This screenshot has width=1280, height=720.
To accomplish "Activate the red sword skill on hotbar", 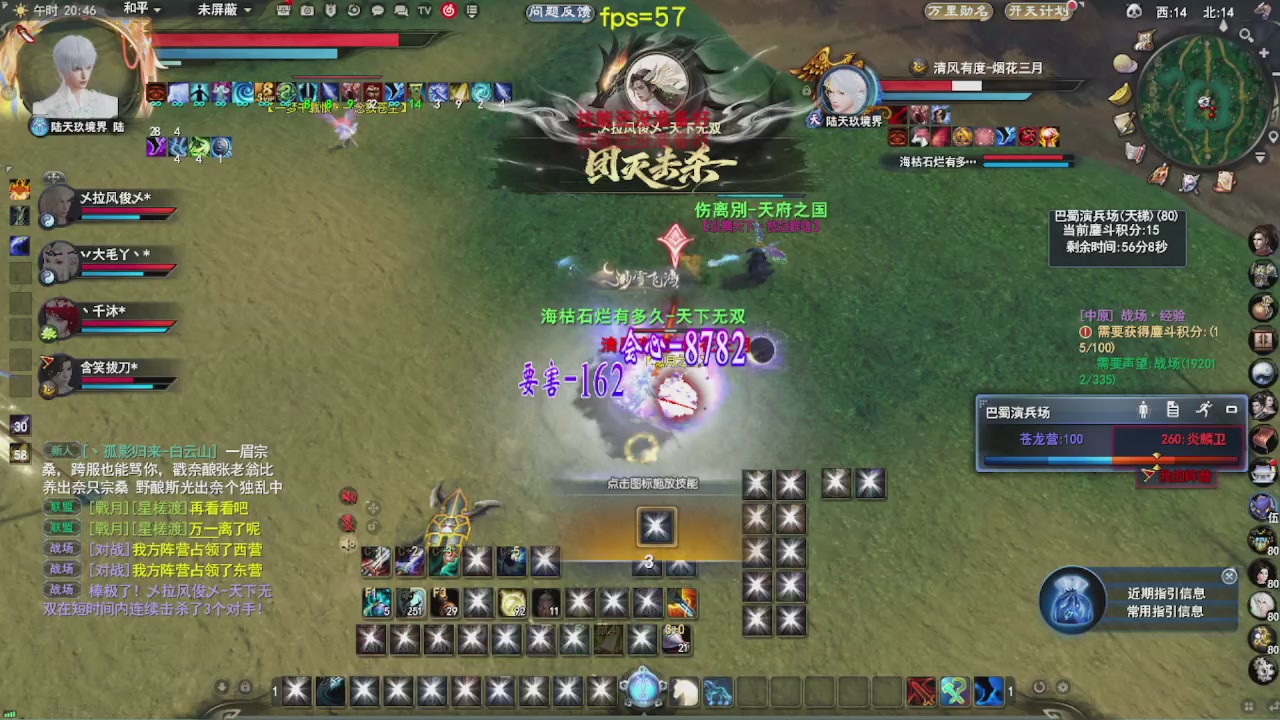I will coord(921,691).
